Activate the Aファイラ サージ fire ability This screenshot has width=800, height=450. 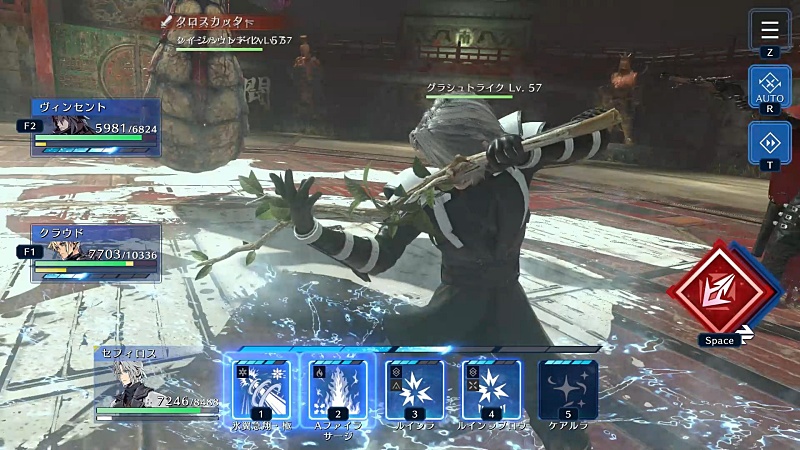click(x=338, y=390)
